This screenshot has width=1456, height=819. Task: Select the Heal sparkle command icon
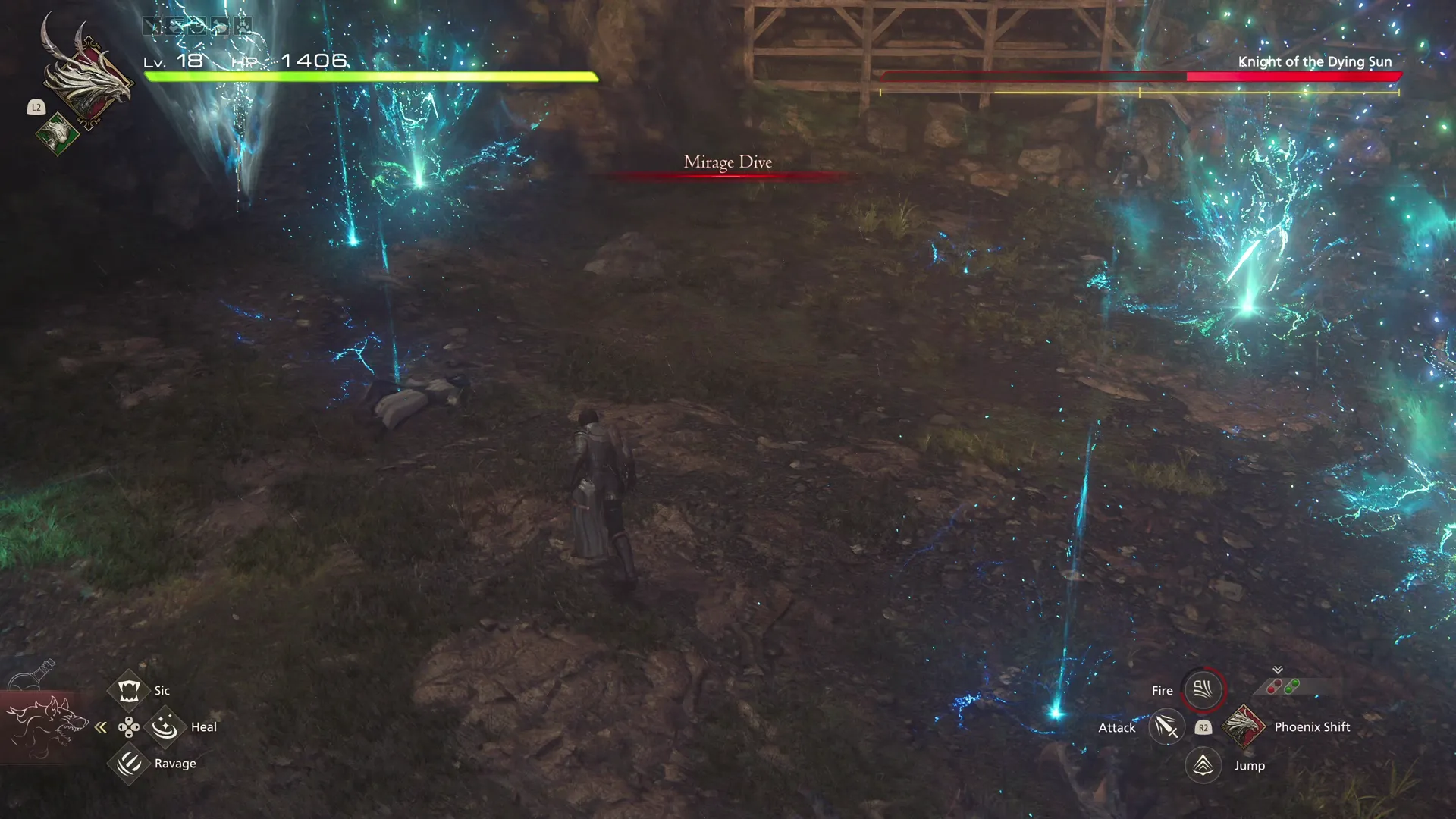[165, 726]
